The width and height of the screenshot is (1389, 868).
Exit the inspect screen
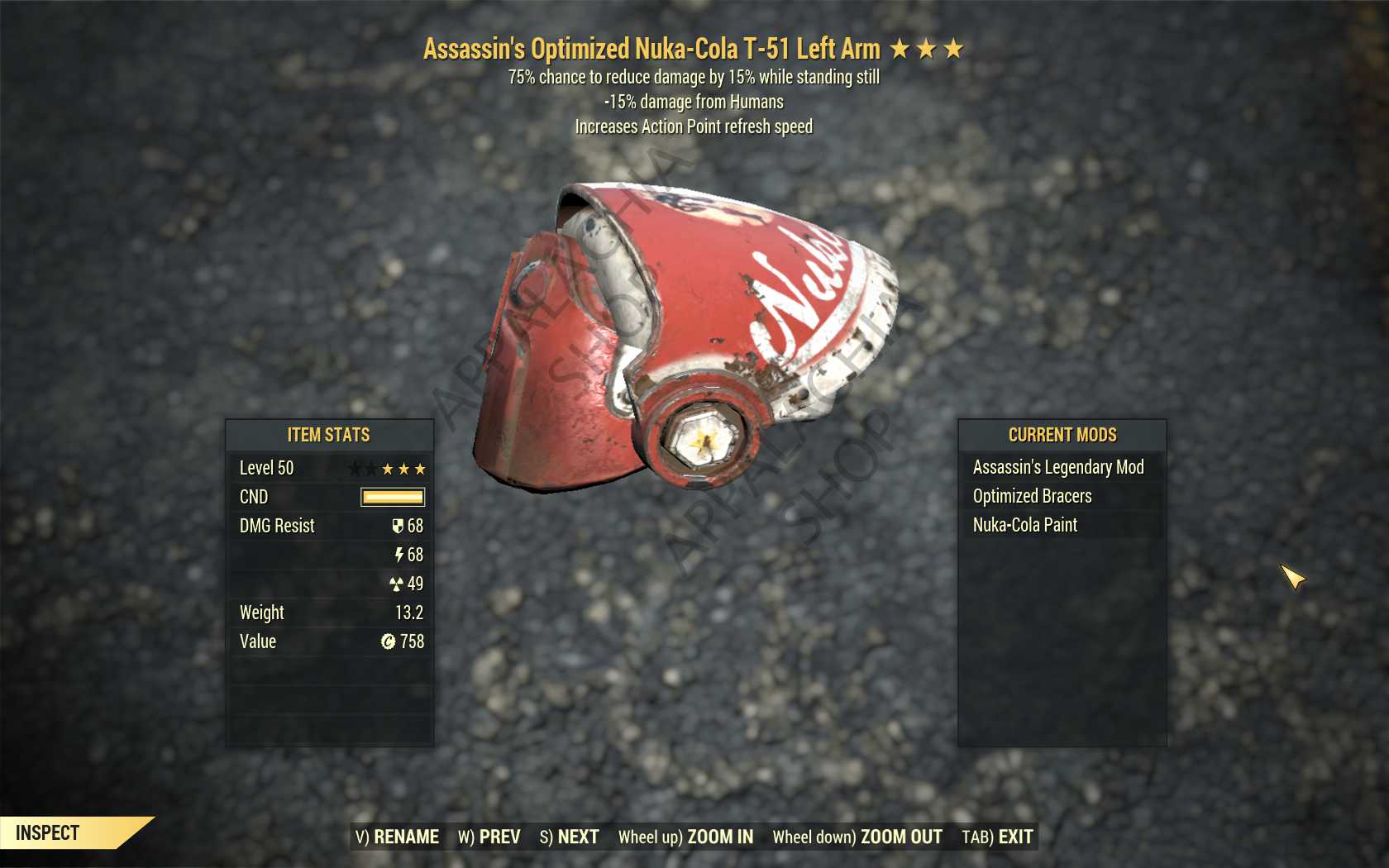tap(998, 837)
